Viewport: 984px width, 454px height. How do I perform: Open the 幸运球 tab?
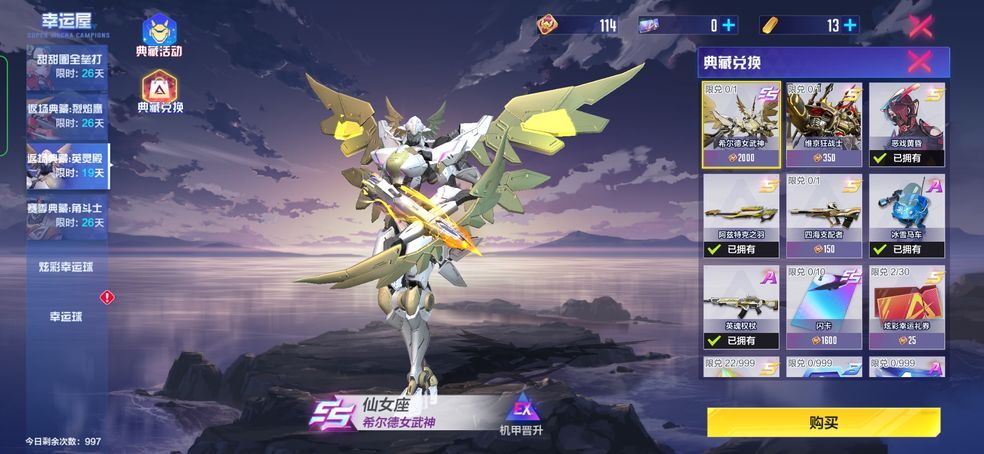67,316
